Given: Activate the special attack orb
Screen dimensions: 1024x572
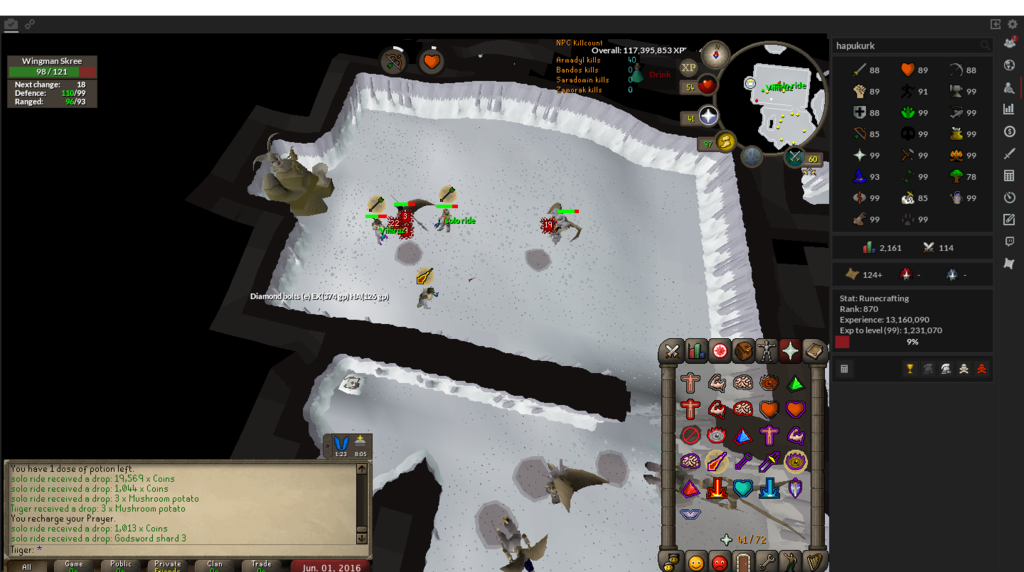Looking at the screenshot, I should pyautogui.click(x=795, y=157).
